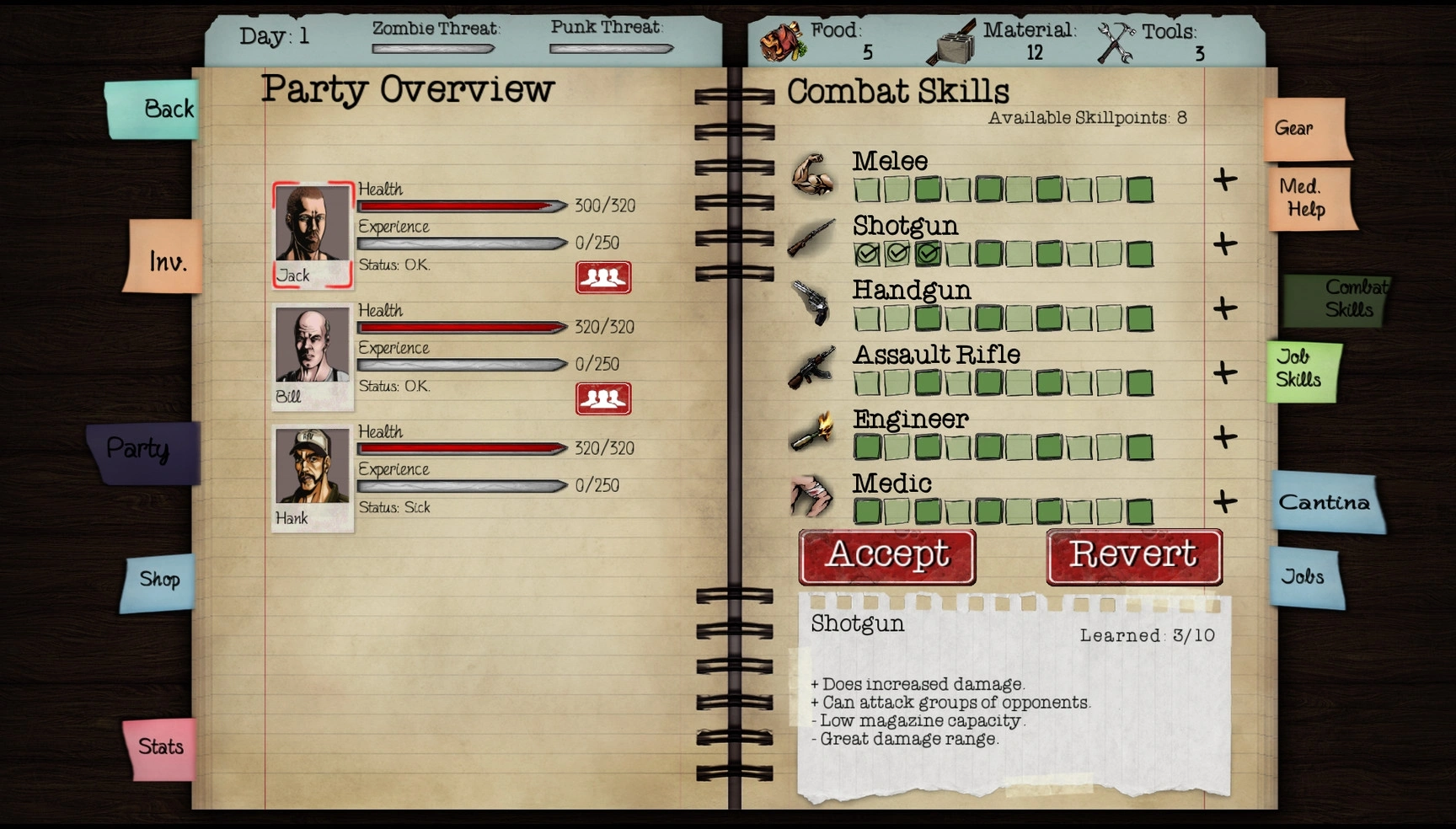
Task: Increase the Shotgun skill with plus
Action: (1224, 244)
